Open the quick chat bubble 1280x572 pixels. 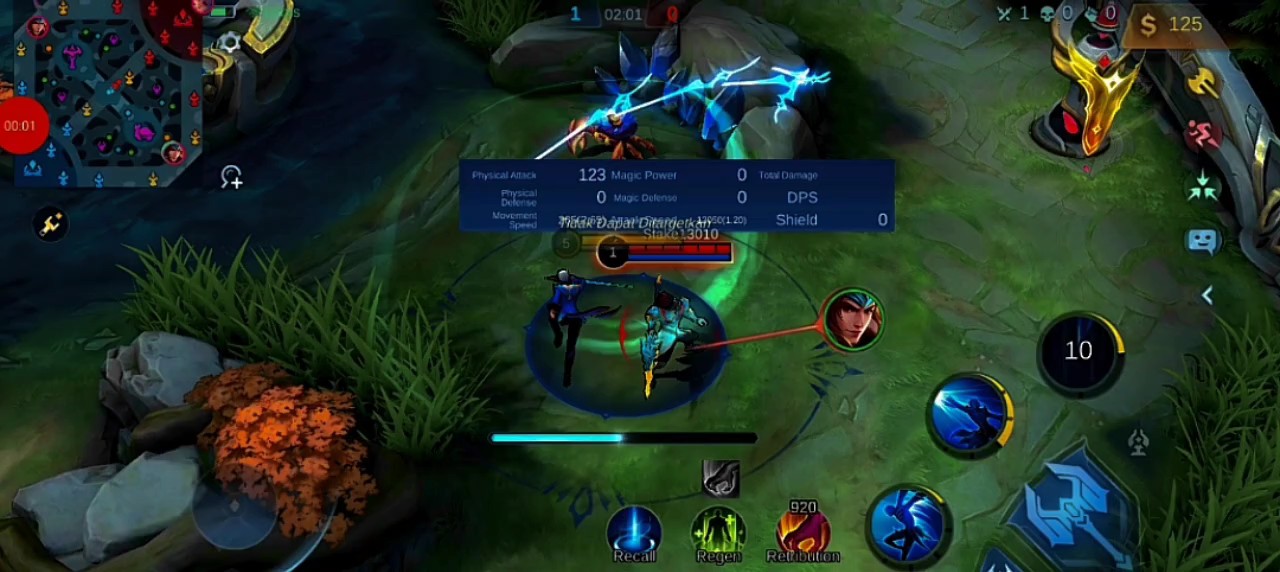pyautogui.click(x=1203, y=241)
